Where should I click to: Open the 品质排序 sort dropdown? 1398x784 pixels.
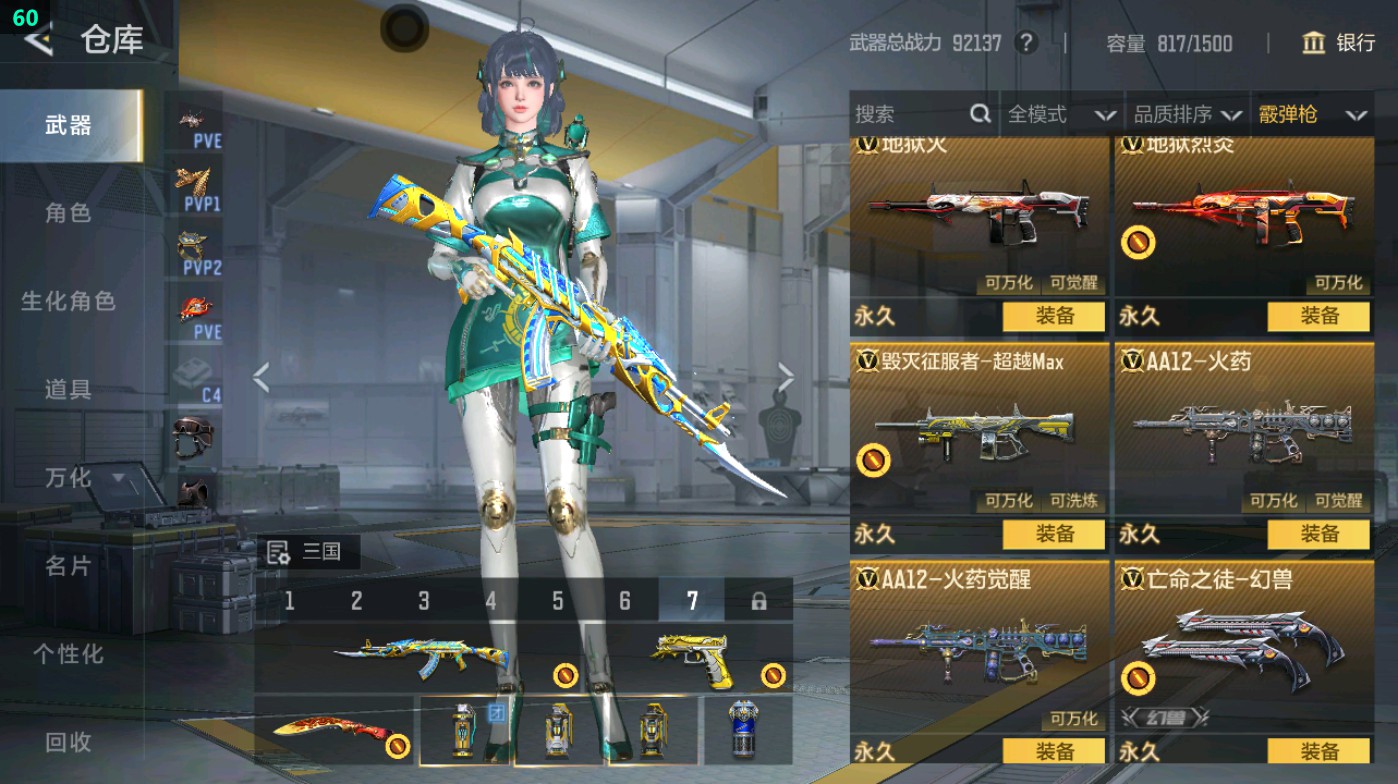[1187, 115]
